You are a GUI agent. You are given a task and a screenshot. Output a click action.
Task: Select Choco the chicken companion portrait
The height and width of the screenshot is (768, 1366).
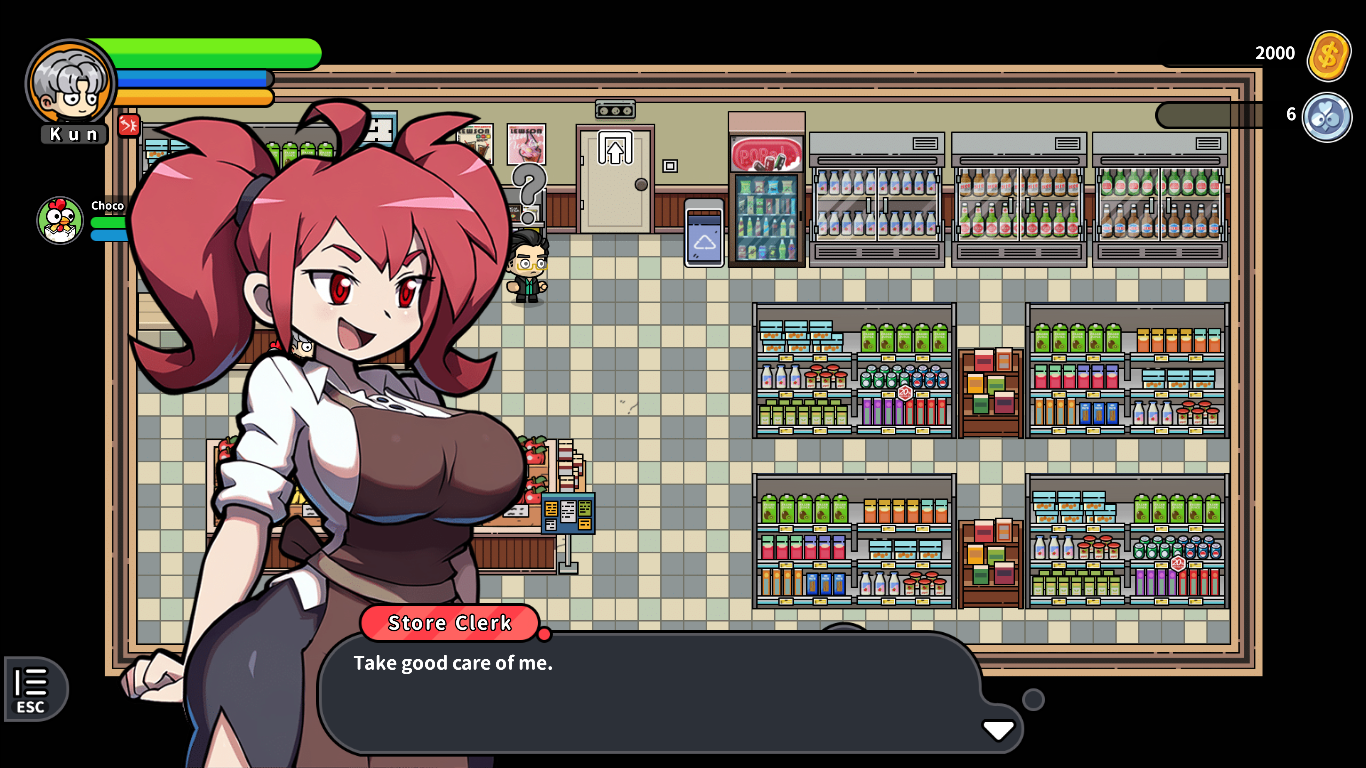click(x=60, y=221)
